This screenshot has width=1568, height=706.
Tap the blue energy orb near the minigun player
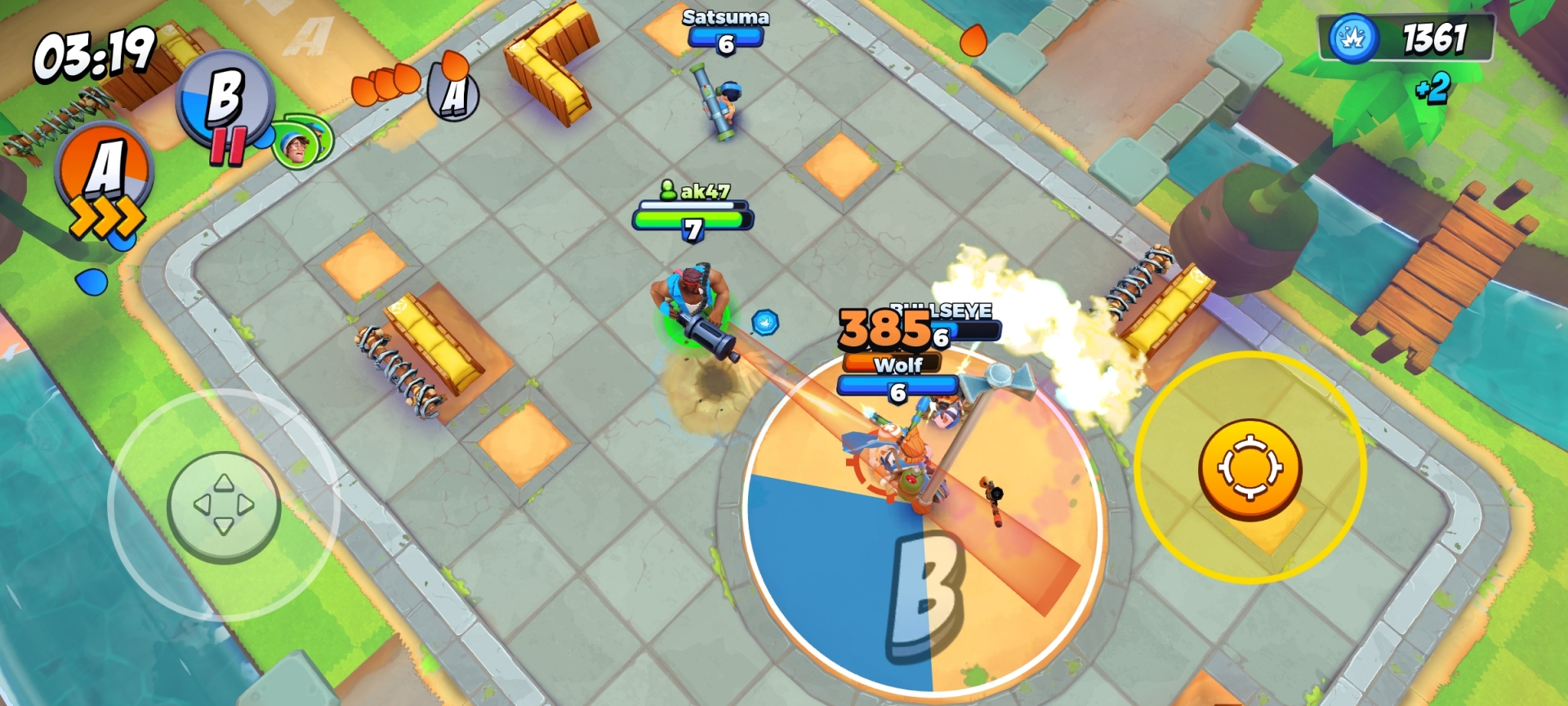coord(764,324)
